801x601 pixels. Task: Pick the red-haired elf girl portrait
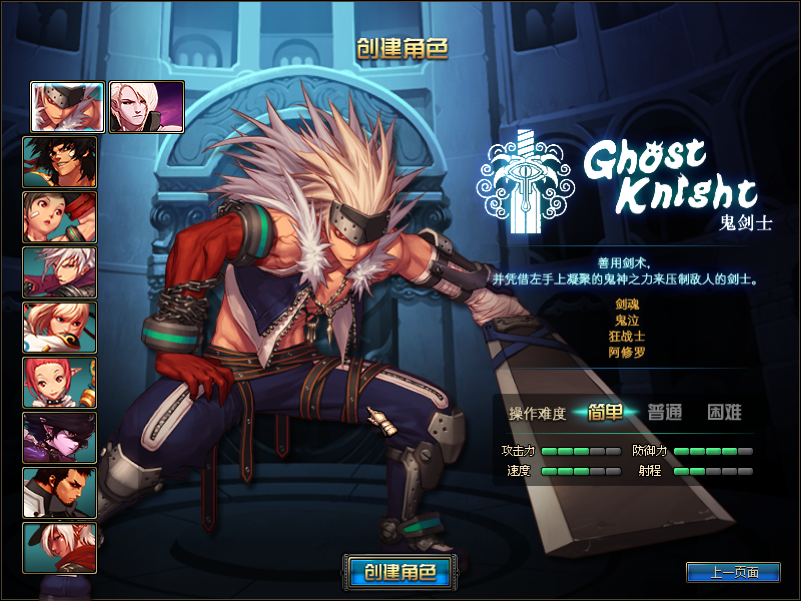click(60, 382)
